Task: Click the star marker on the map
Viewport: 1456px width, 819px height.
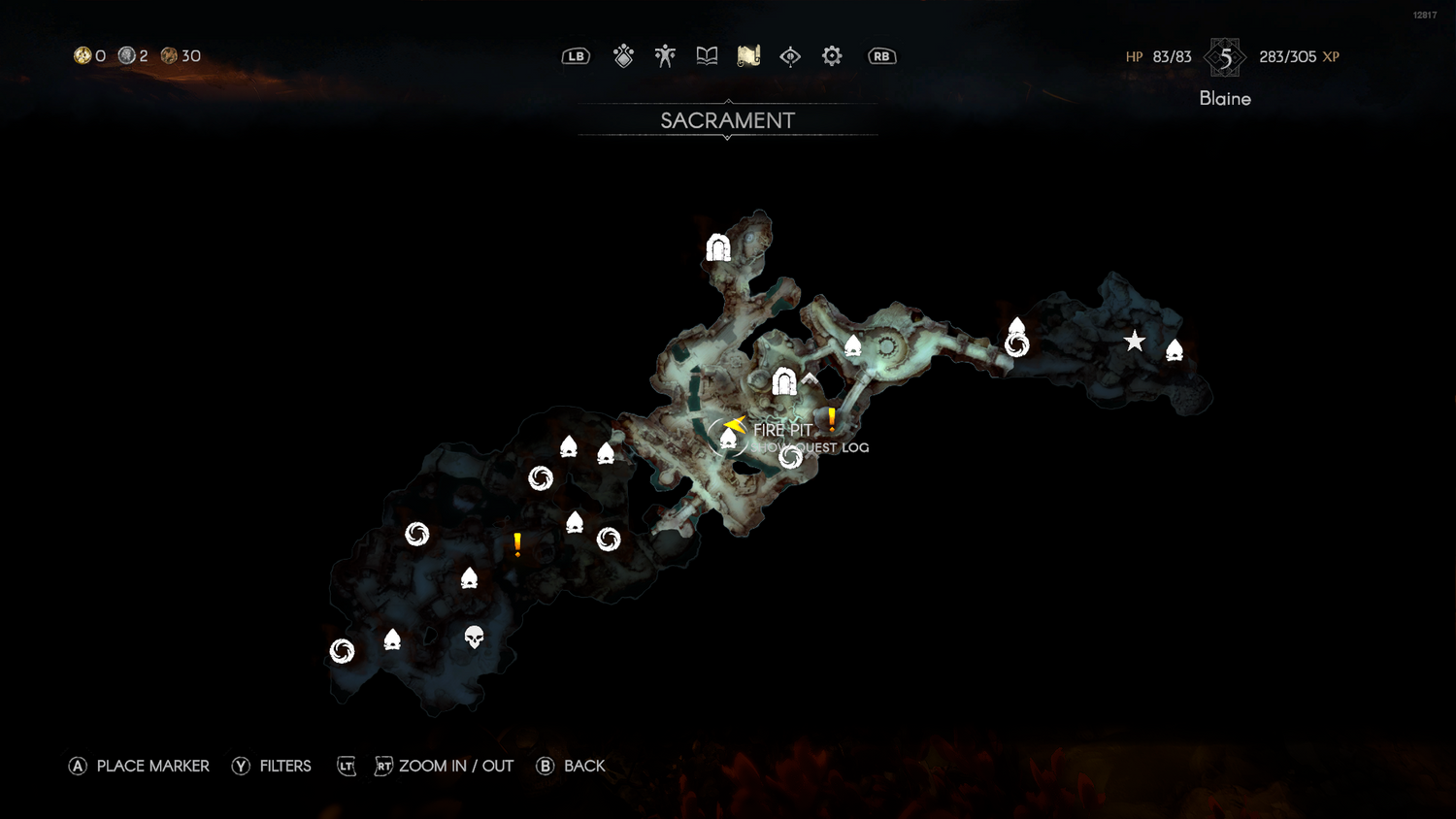Action: pyautogui.click(x=1134, y=342)
